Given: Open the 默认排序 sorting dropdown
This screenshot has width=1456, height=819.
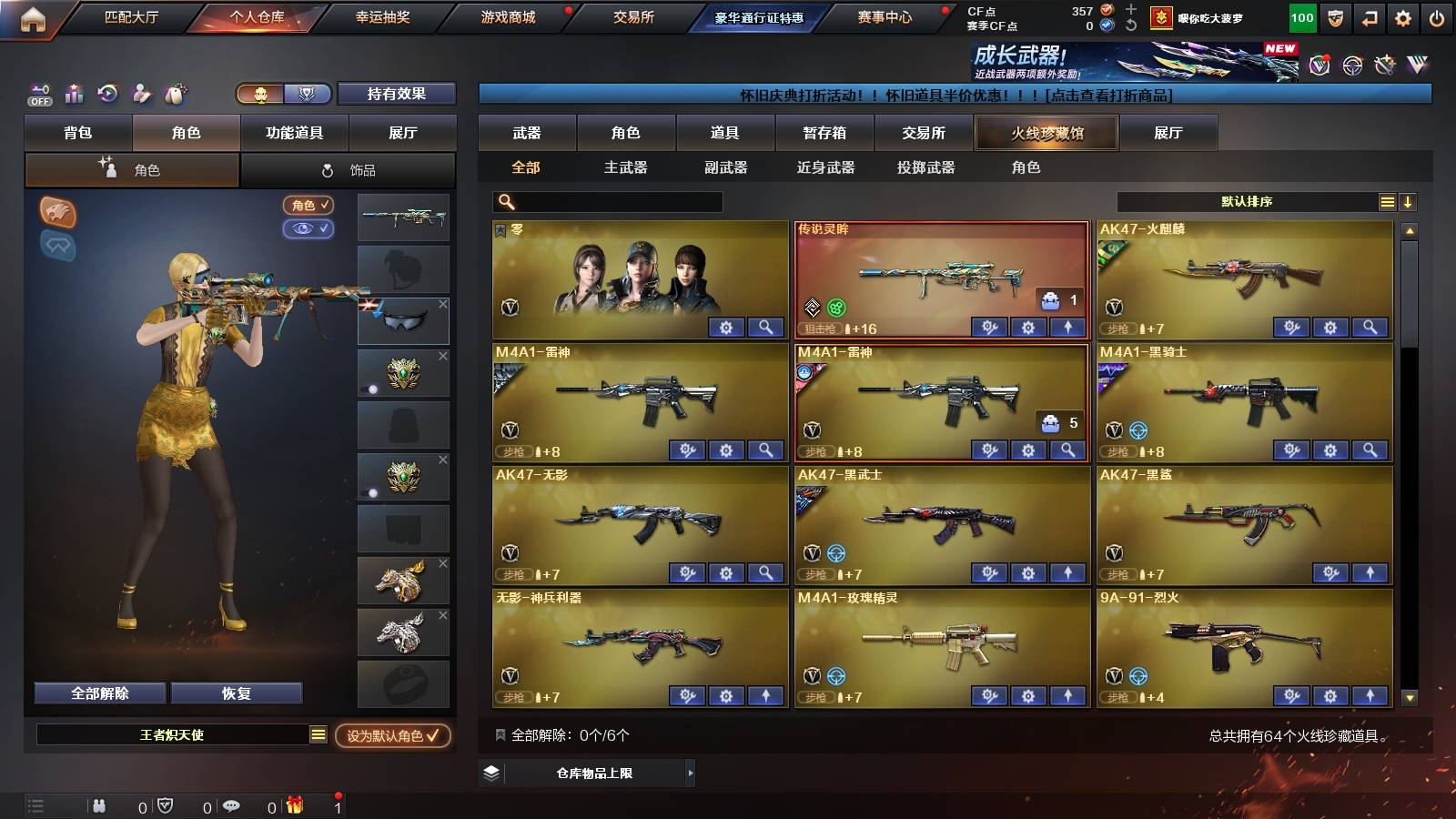Looking at the screenshot, I should (1247, 202).
